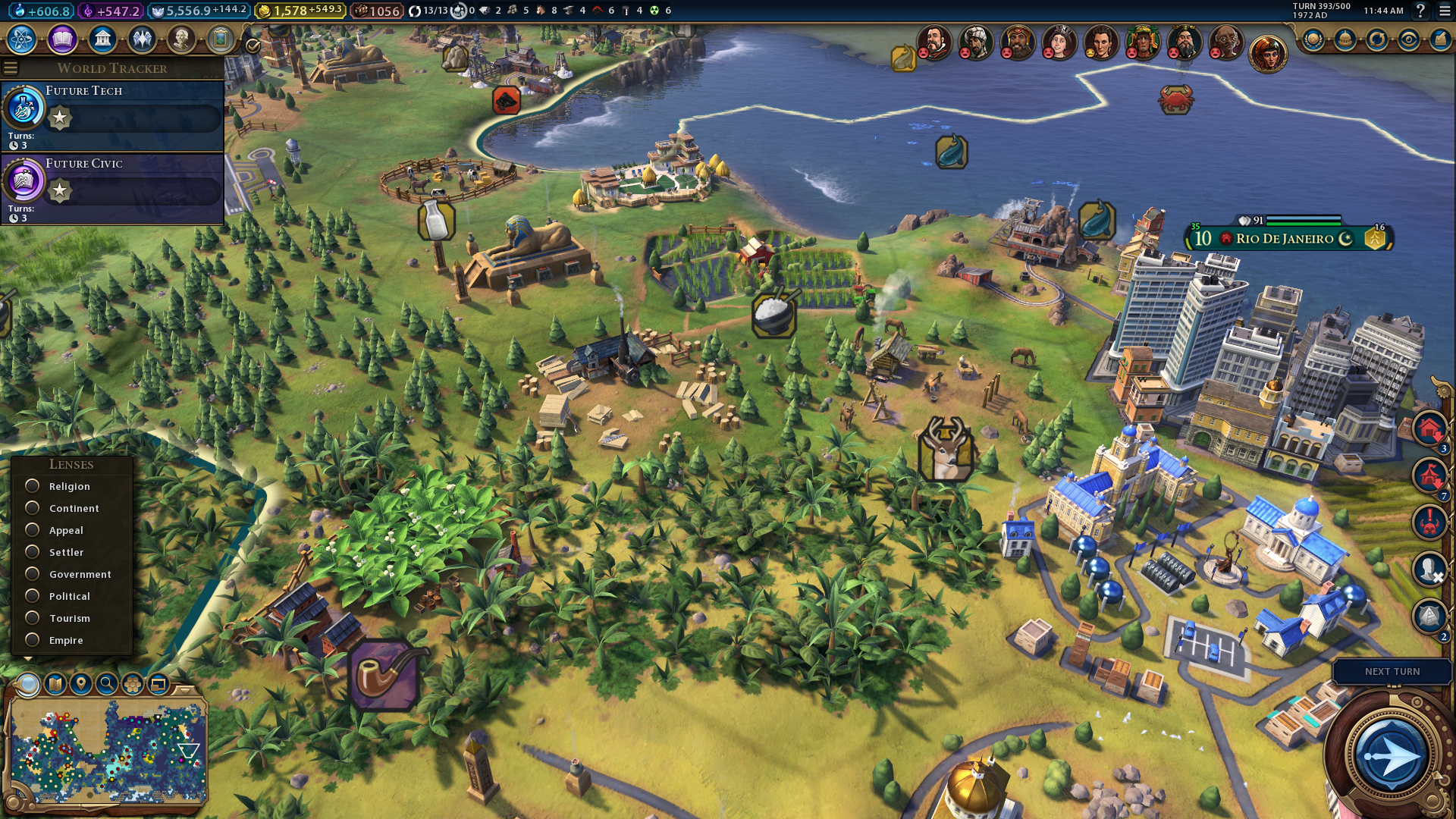
Task: Open Great Works framed painting button
Action: [221, 39]
